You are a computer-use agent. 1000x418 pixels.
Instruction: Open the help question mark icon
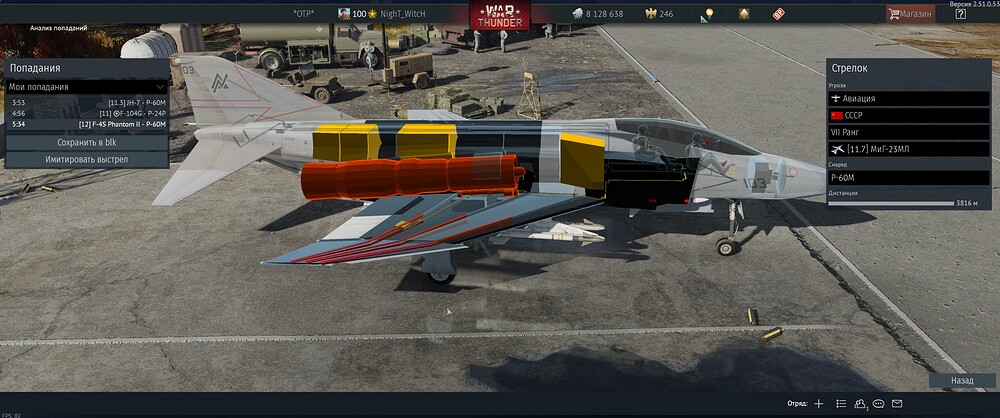[x=961, y=14]
